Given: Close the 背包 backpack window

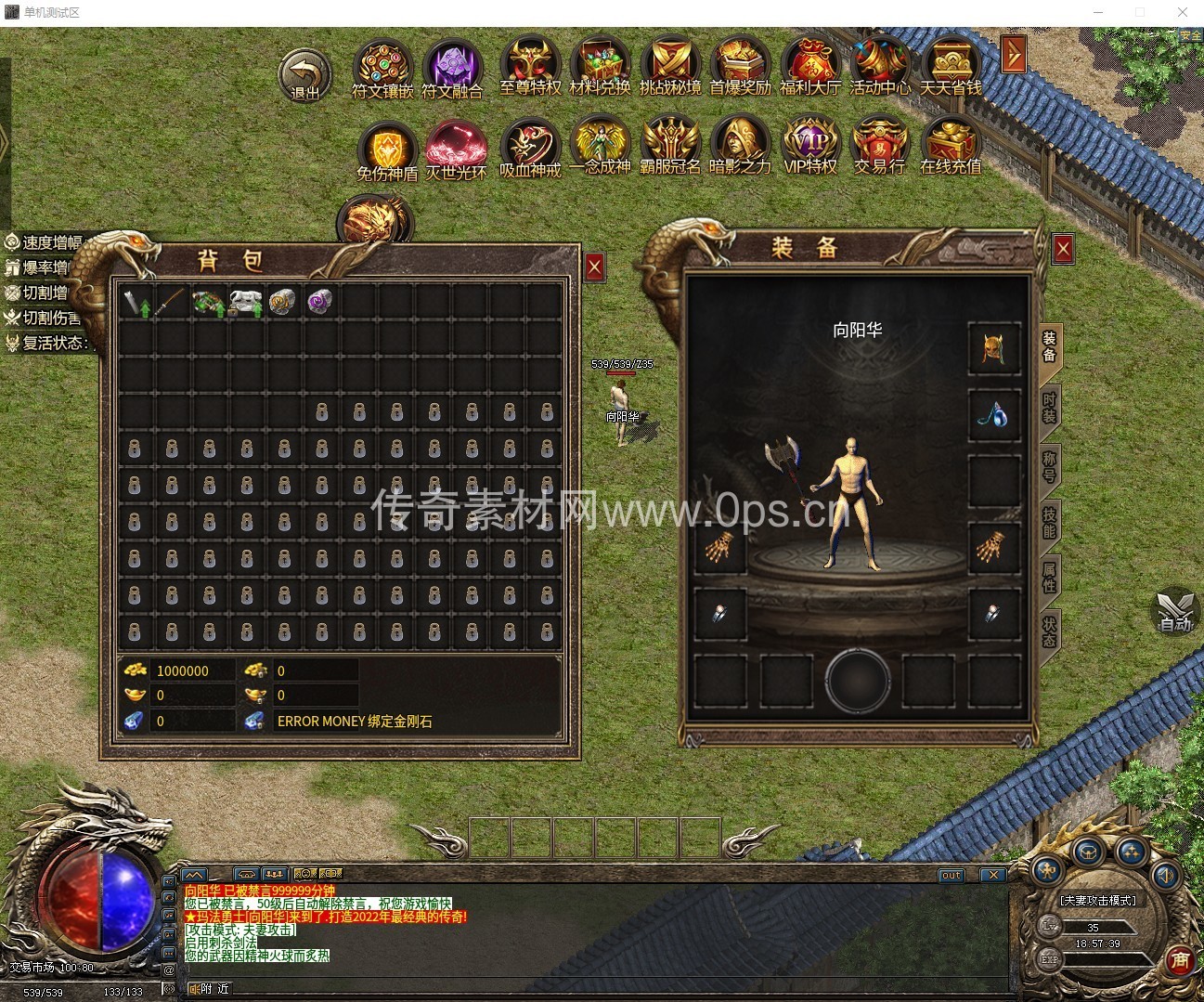Looking at the screenshot, I should [x=595, y=267].
